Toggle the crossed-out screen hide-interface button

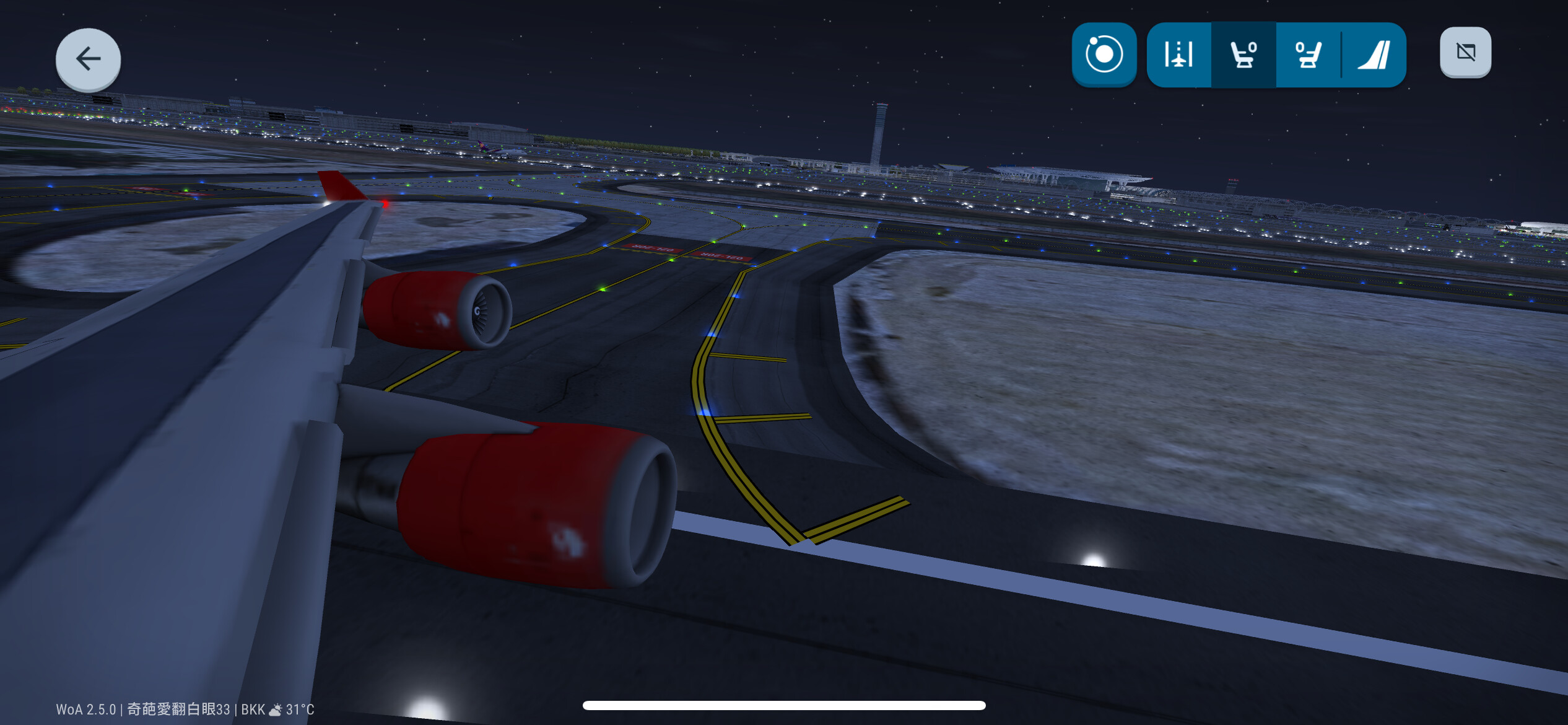[1465, 53]
